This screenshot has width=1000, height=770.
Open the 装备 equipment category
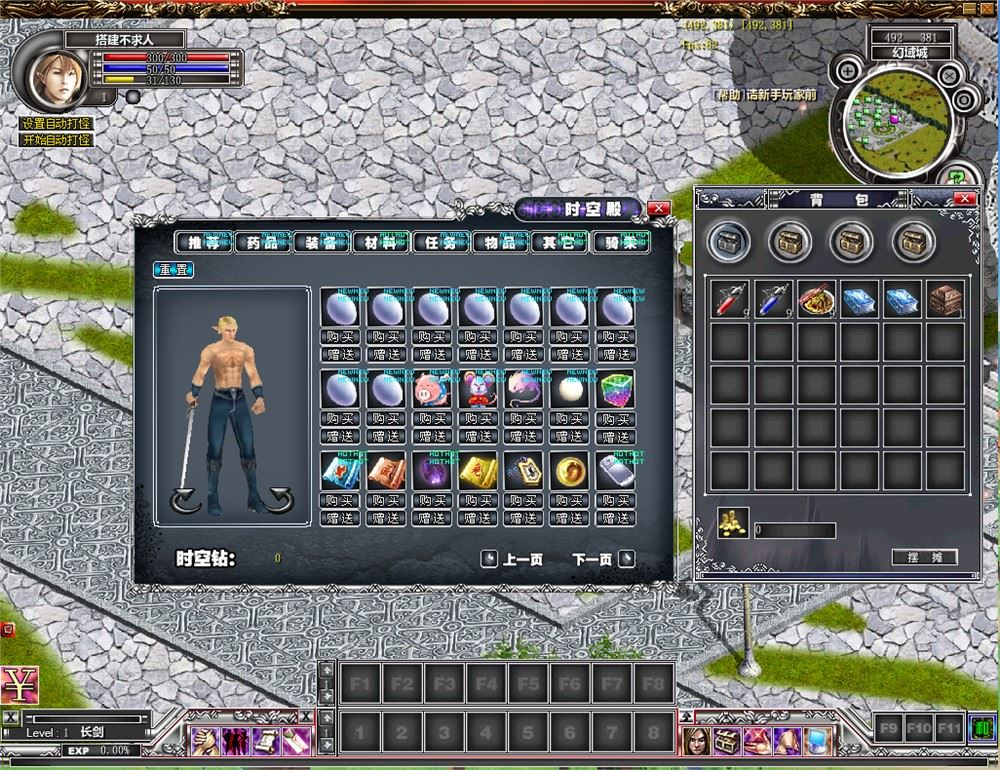322,242
